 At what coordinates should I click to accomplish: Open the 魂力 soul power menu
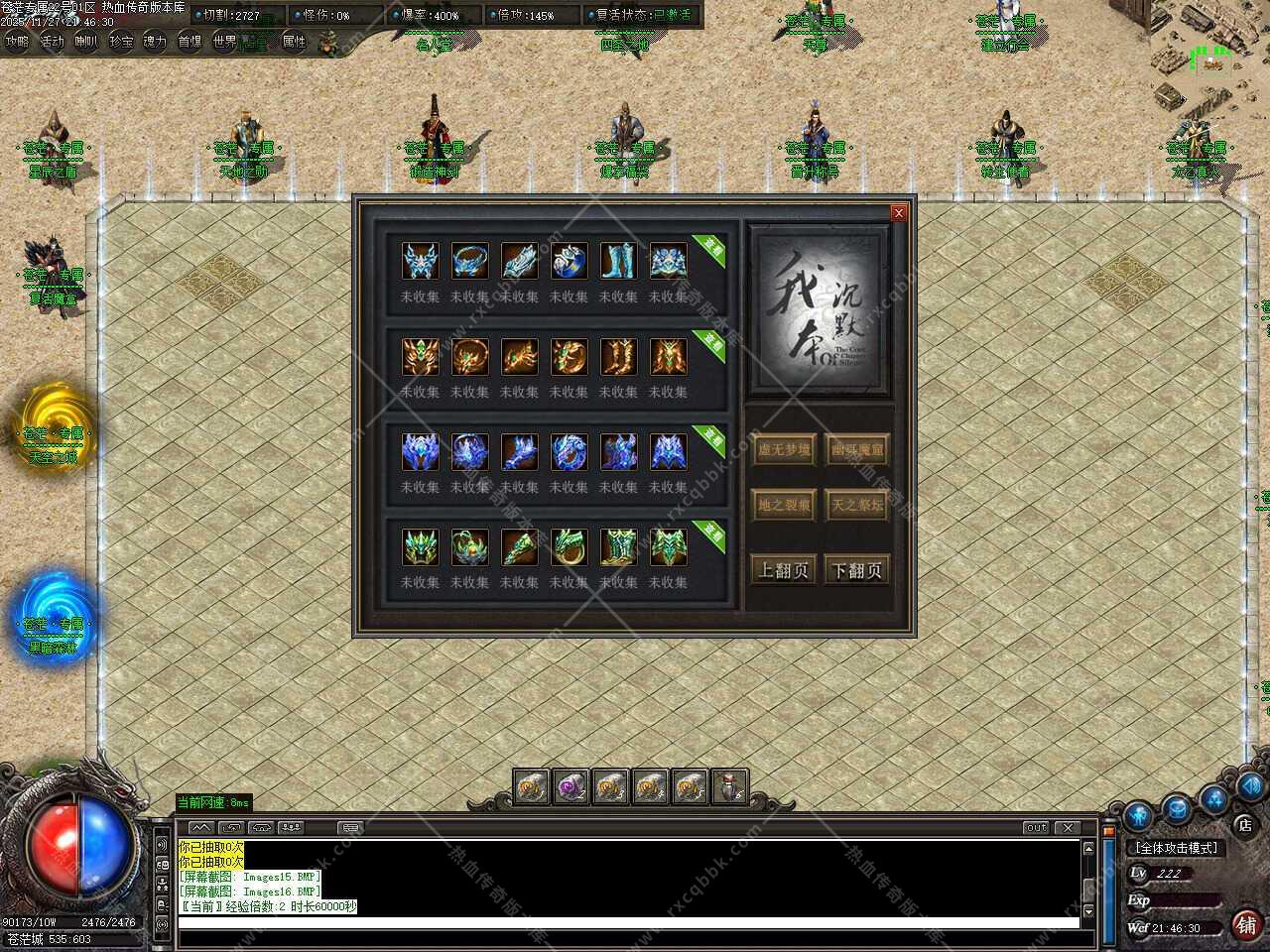155,42
